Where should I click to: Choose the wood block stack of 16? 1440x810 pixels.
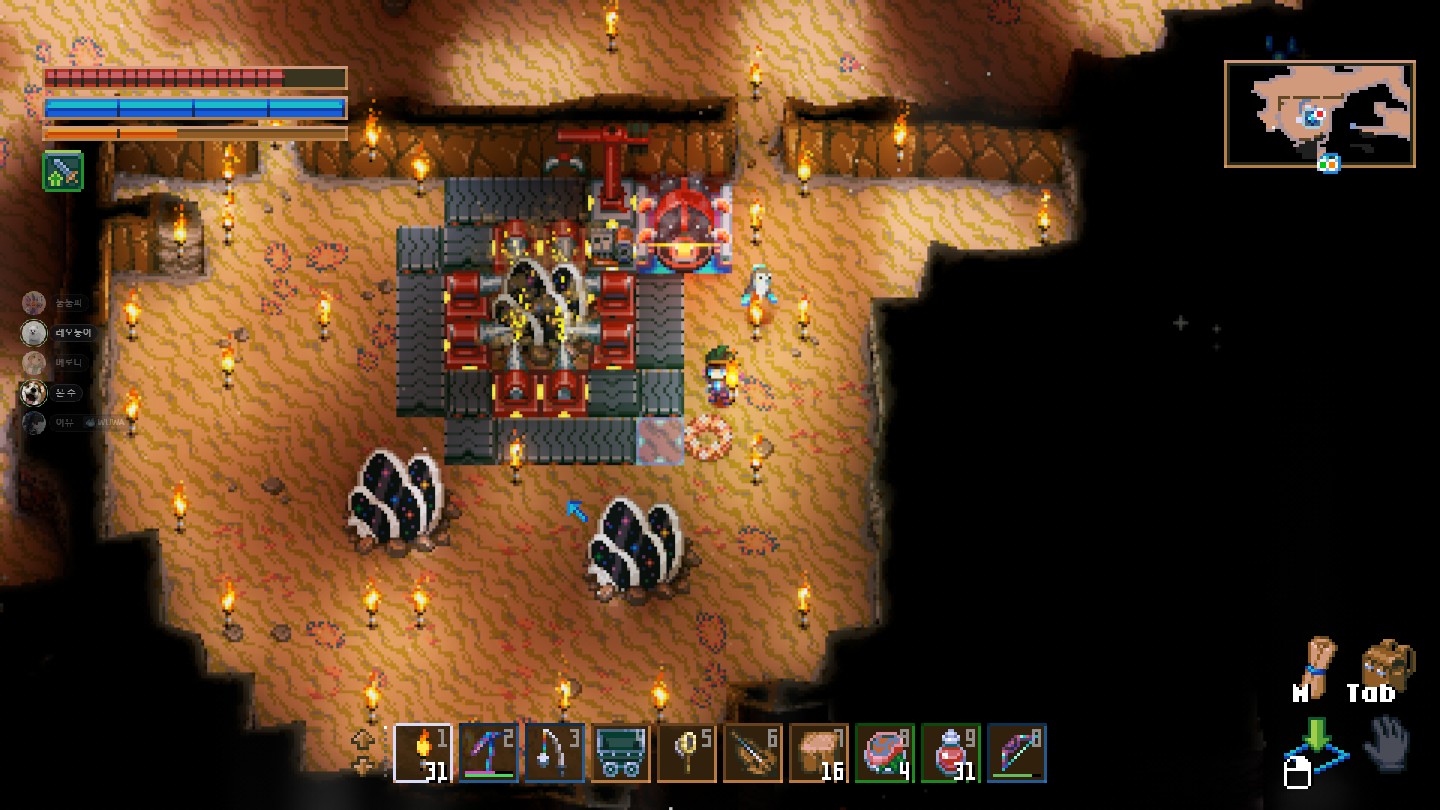click(819, 752)
